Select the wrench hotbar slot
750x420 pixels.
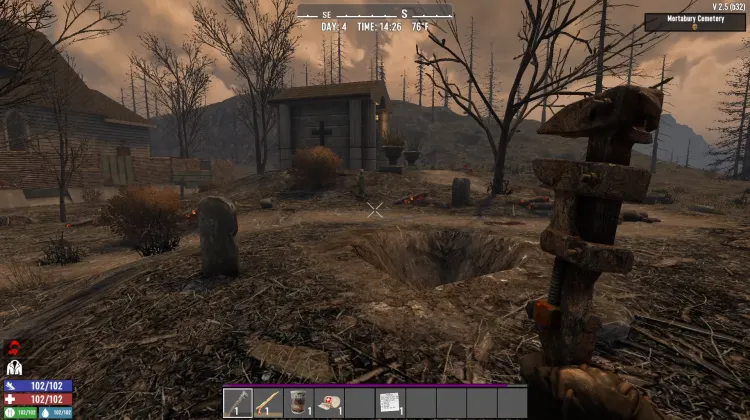(x=239, y=402)
